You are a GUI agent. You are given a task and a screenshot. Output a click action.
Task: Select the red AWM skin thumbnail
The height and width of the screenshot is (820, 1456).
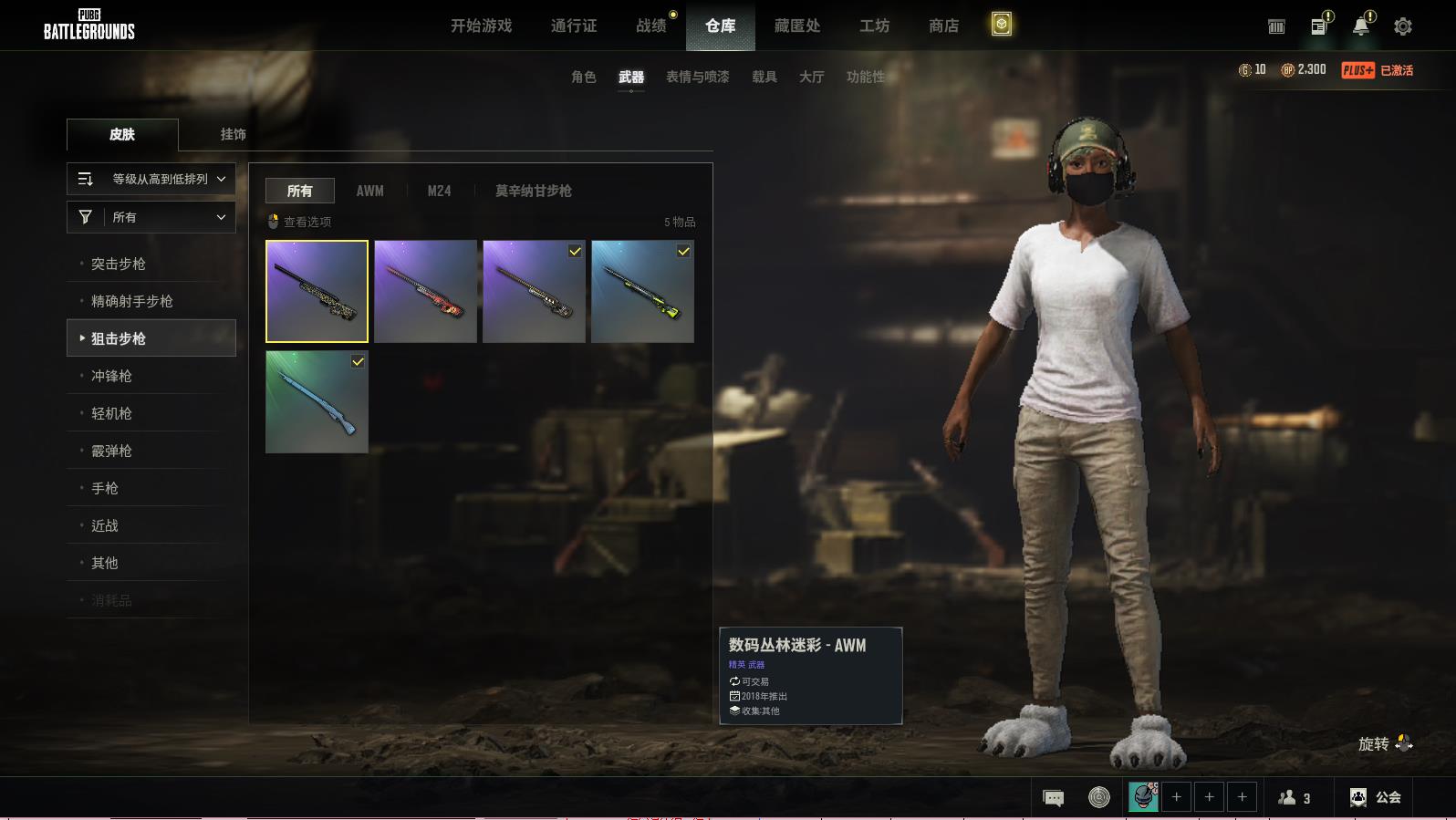pos(425,291)
